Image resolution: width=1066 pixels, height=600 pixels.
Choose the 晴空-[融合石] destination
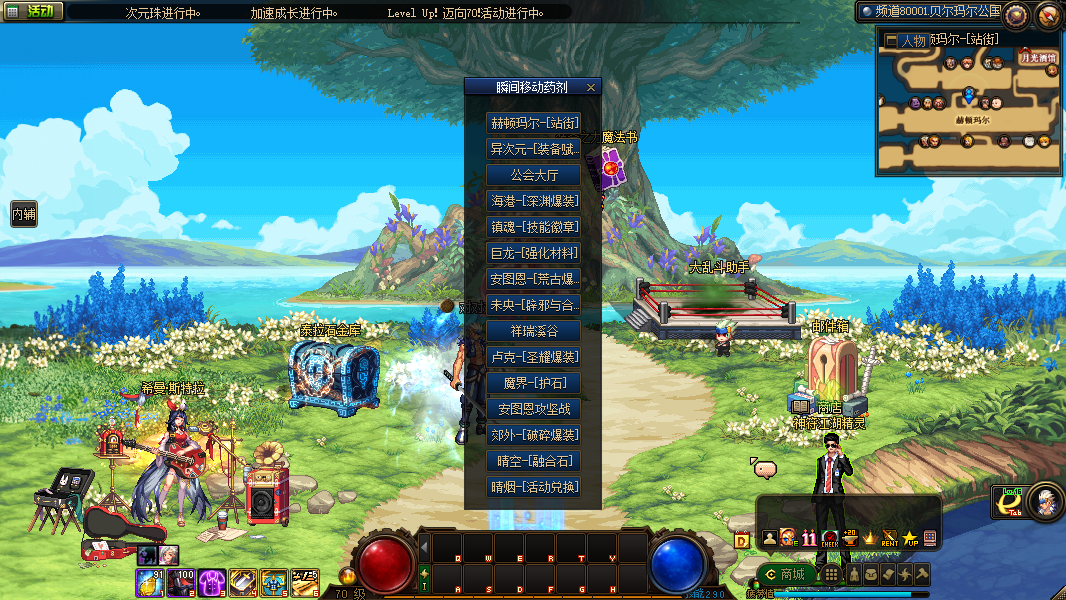(x=533, y=461)
